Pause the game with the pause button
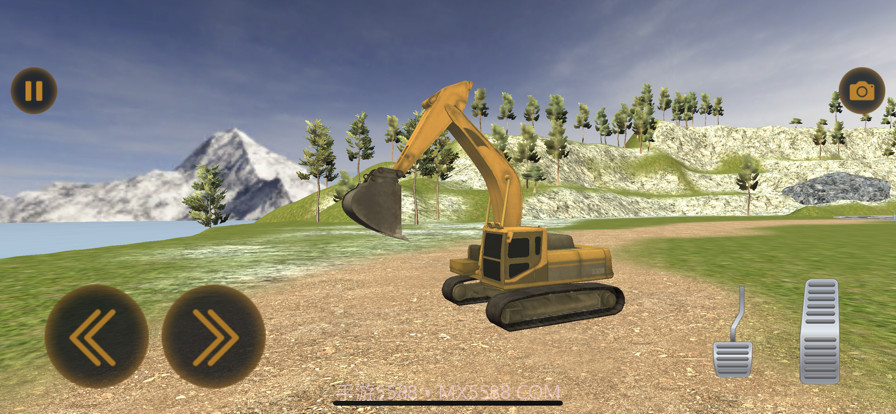Image resolution: width=896 pixels, height=414 pixels. tap(34, 91)
